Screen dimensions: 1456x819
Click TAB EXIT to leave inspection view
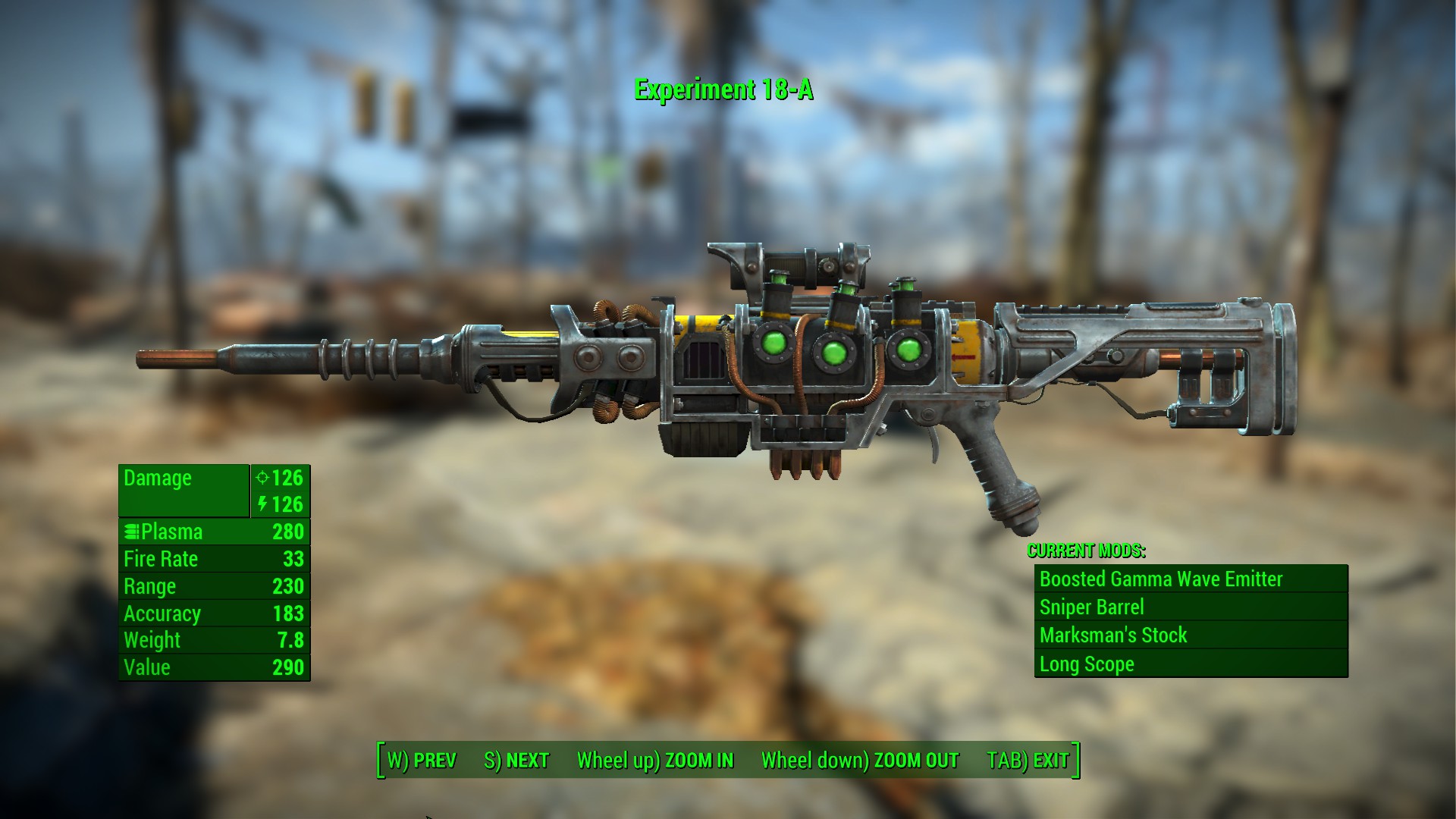1028,759
